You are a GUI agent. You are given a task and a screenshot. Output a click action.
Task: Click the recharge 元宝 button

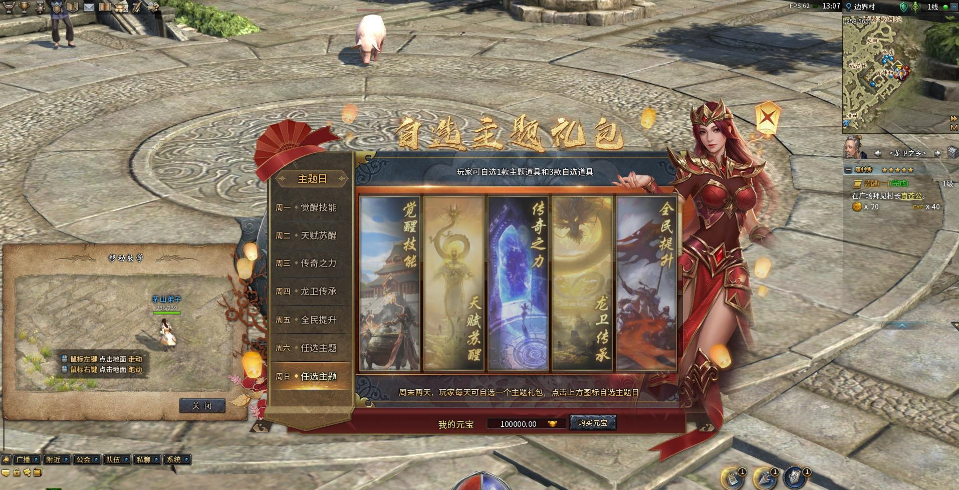click(x=593, y=423)
